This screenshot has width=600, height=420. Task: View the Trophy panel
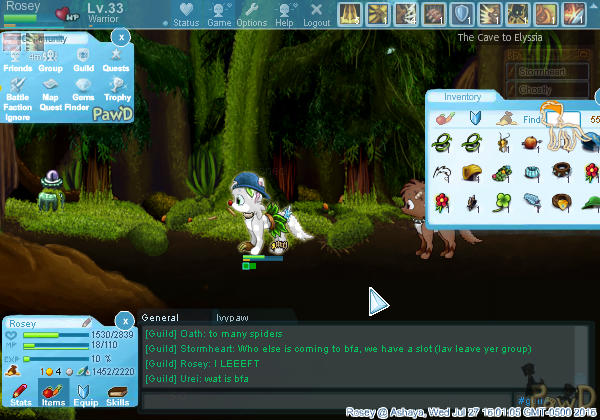click(x=117, y=91)
